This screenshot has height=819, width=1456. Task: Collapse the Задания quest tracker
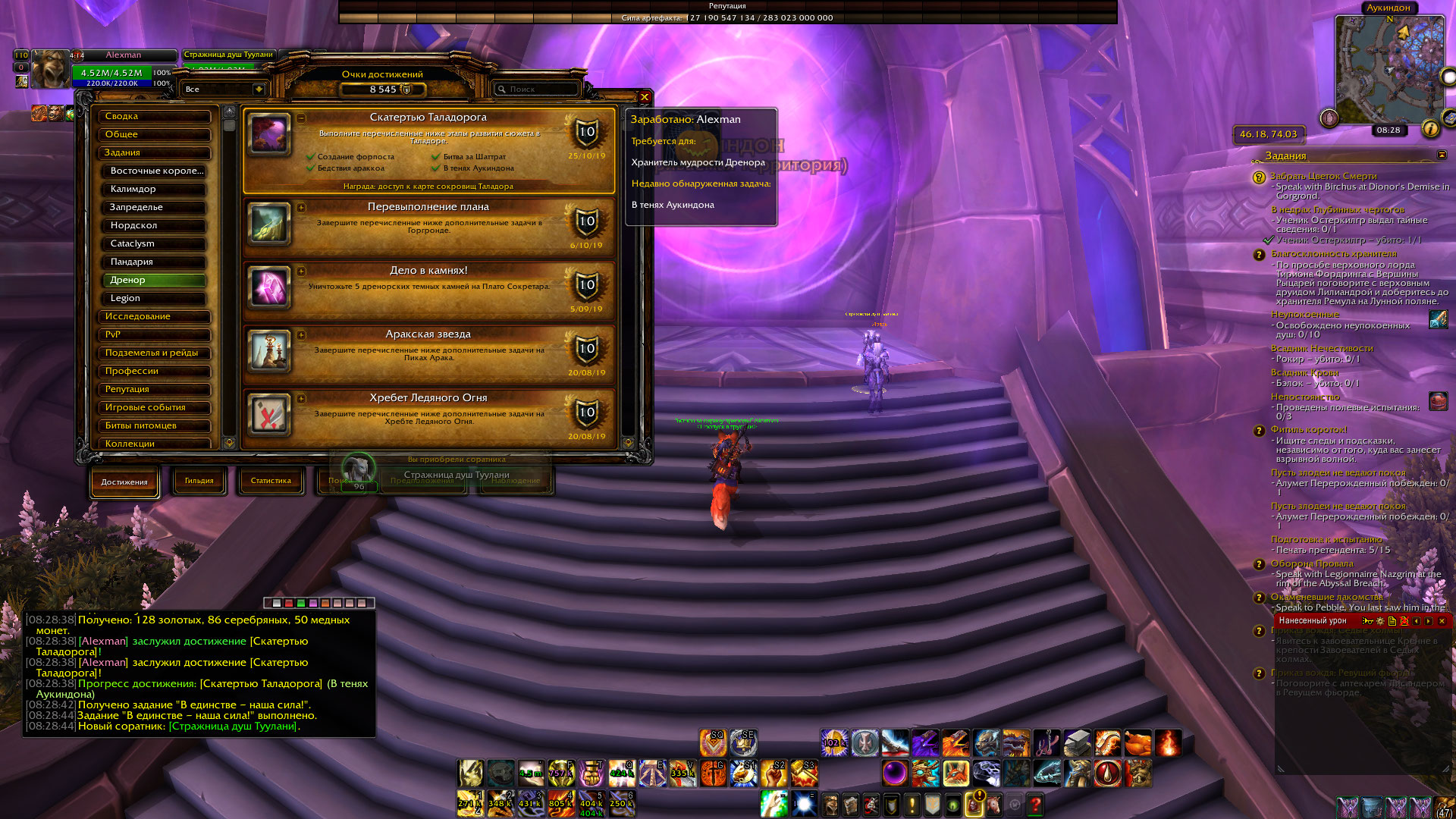pos(1442,155)
